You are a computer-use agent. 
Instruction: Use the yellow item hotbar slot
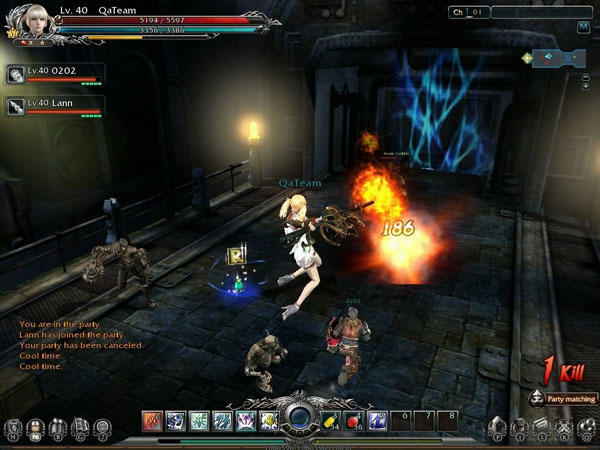[x=331, y=420]
